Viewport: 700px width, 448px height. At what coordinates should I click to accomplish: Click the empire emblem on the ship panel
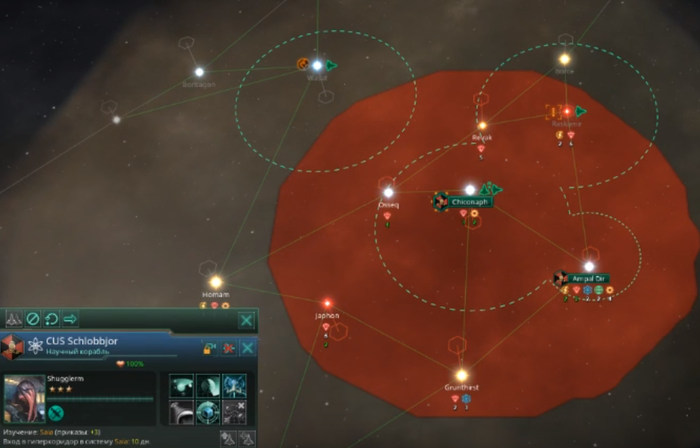click(x=12, y=347)
